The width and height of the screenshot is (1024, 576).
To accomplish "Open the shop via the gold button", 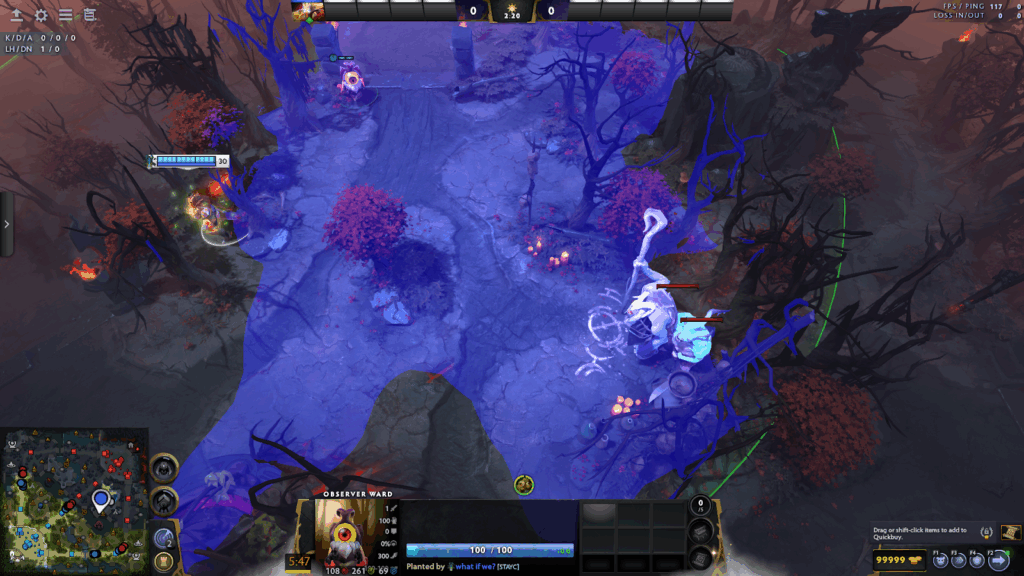I will [x=898, y=560].
